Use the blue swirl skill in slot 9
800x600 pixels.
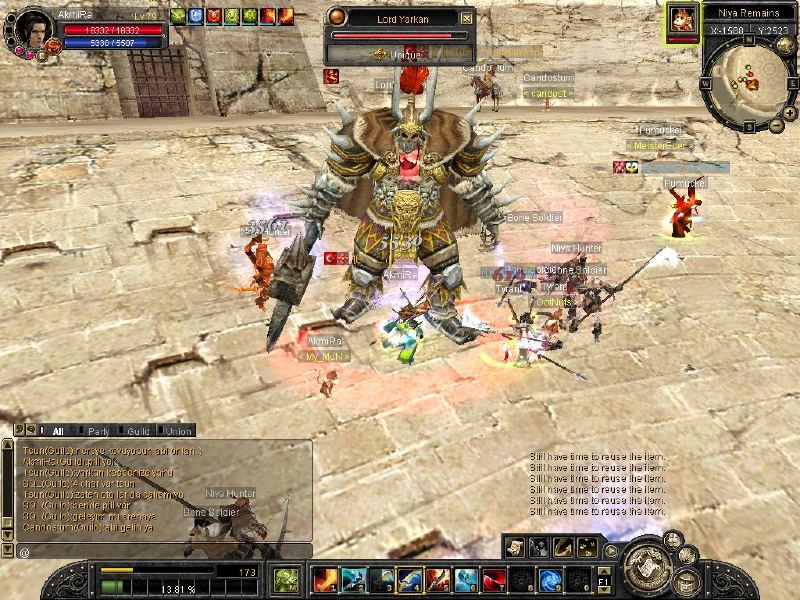tap(549, 579)
